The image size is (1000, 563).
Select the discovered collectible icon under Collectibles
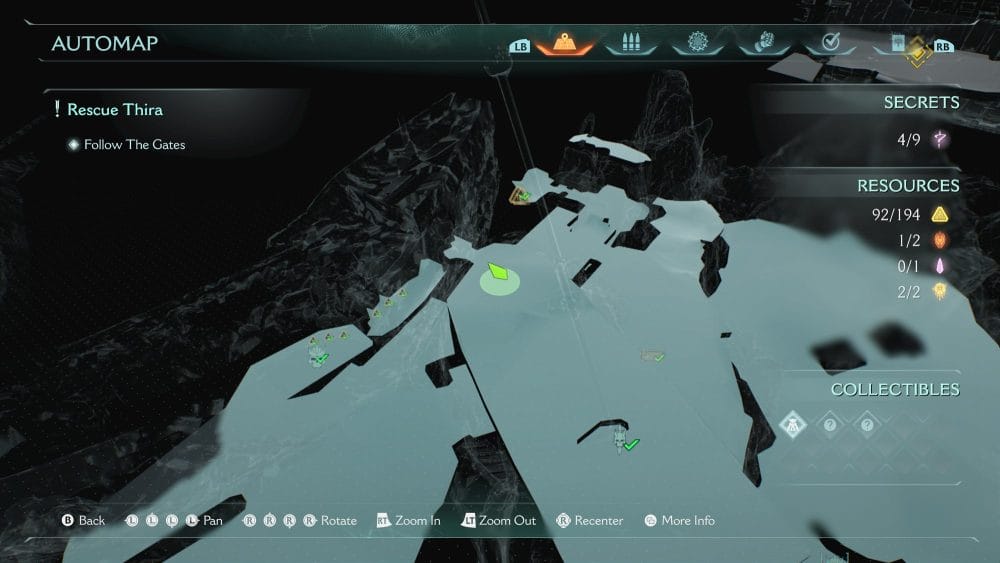click(x=792, y=424)
